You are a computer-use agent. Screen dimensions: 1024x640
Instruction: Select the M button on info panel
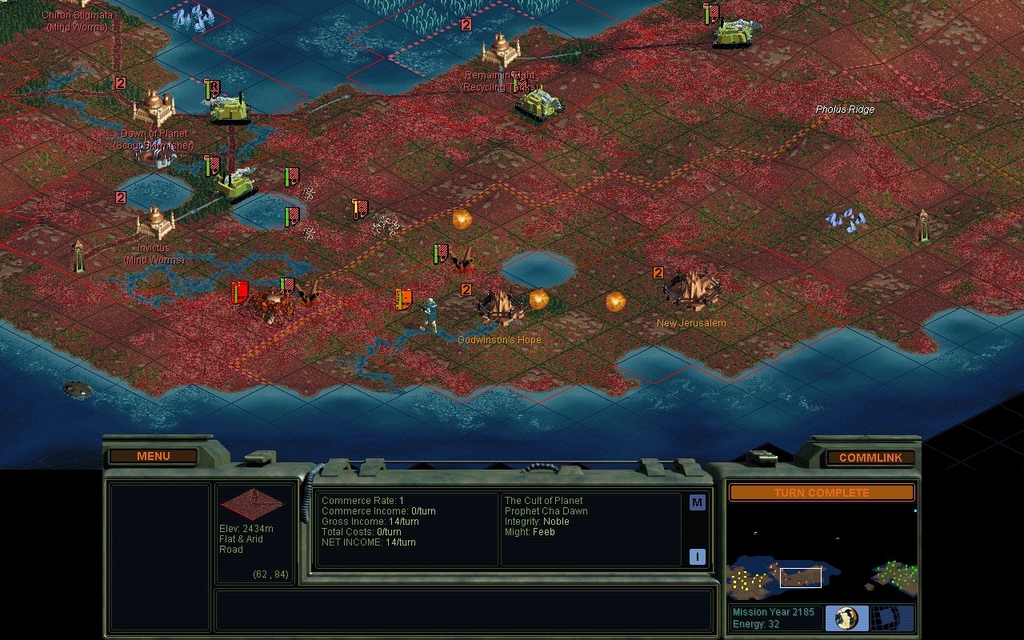click(697, 503)
